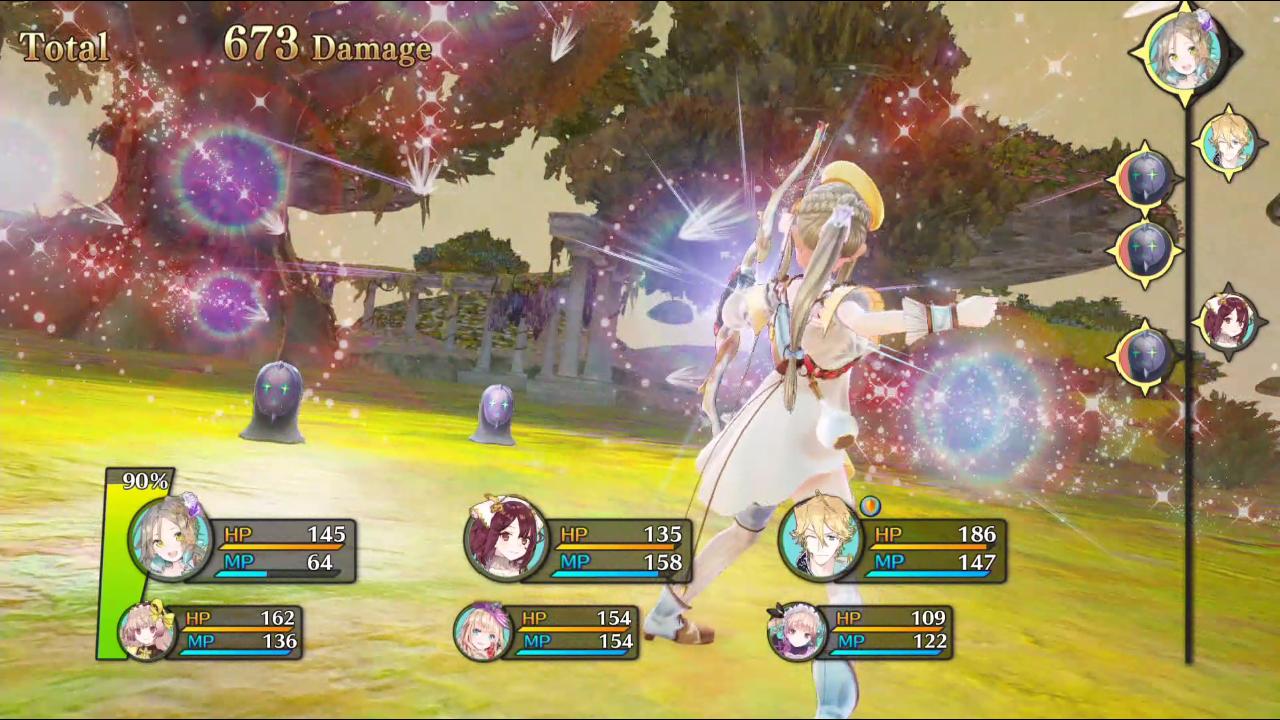
Task: Choose the blond male party portrait with HP 186
Action: click(x=820, y=537)
